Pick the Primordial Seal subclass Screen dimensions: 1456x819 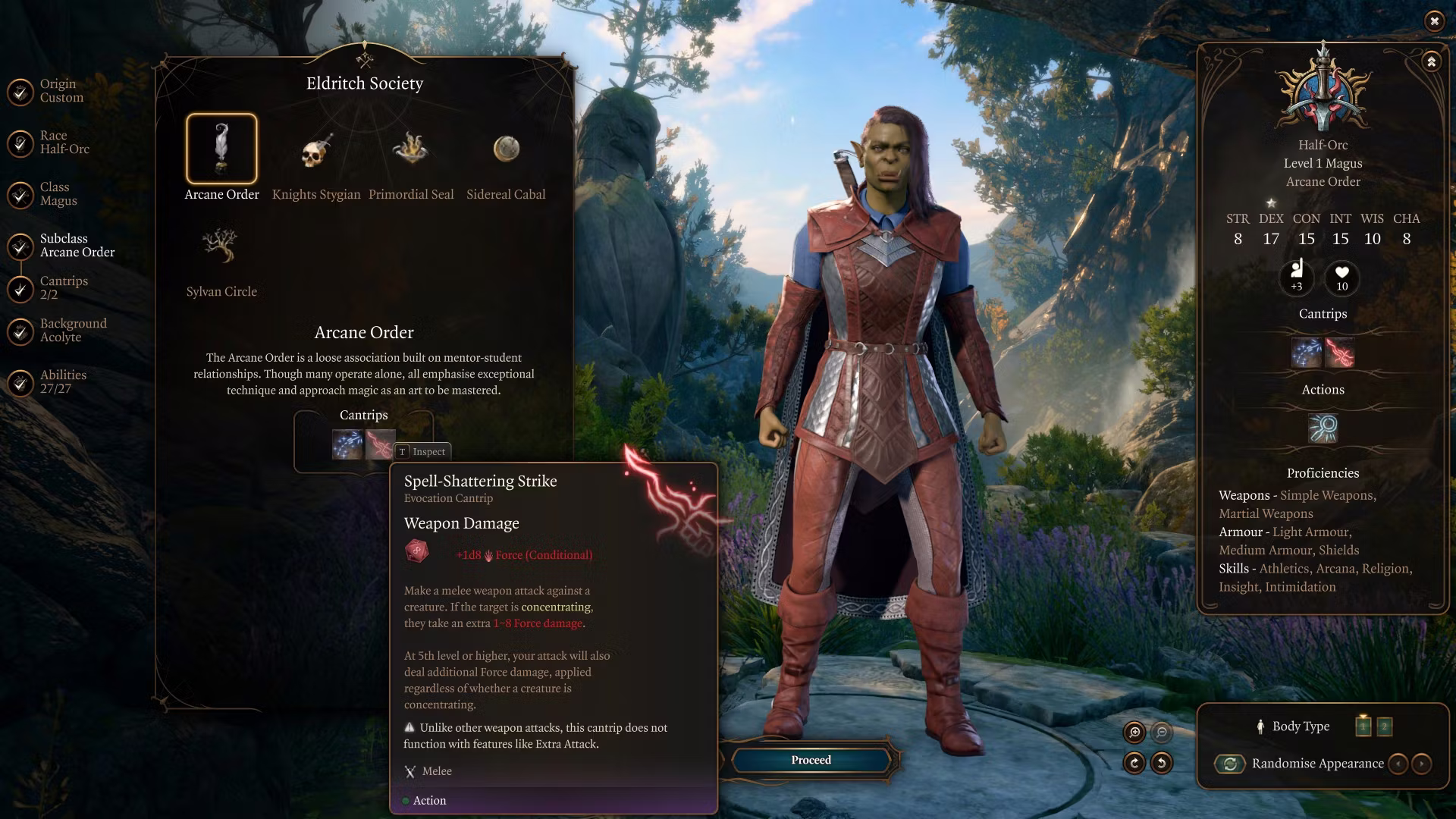(x=410, y=149)
